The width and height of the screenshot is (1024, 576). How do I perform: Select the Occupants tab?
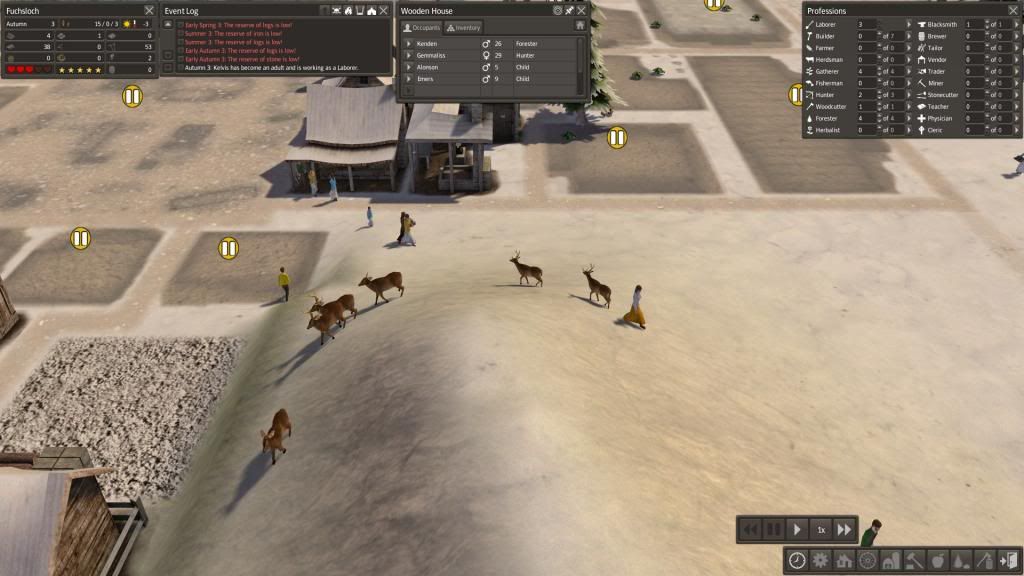tap(422, 27)
